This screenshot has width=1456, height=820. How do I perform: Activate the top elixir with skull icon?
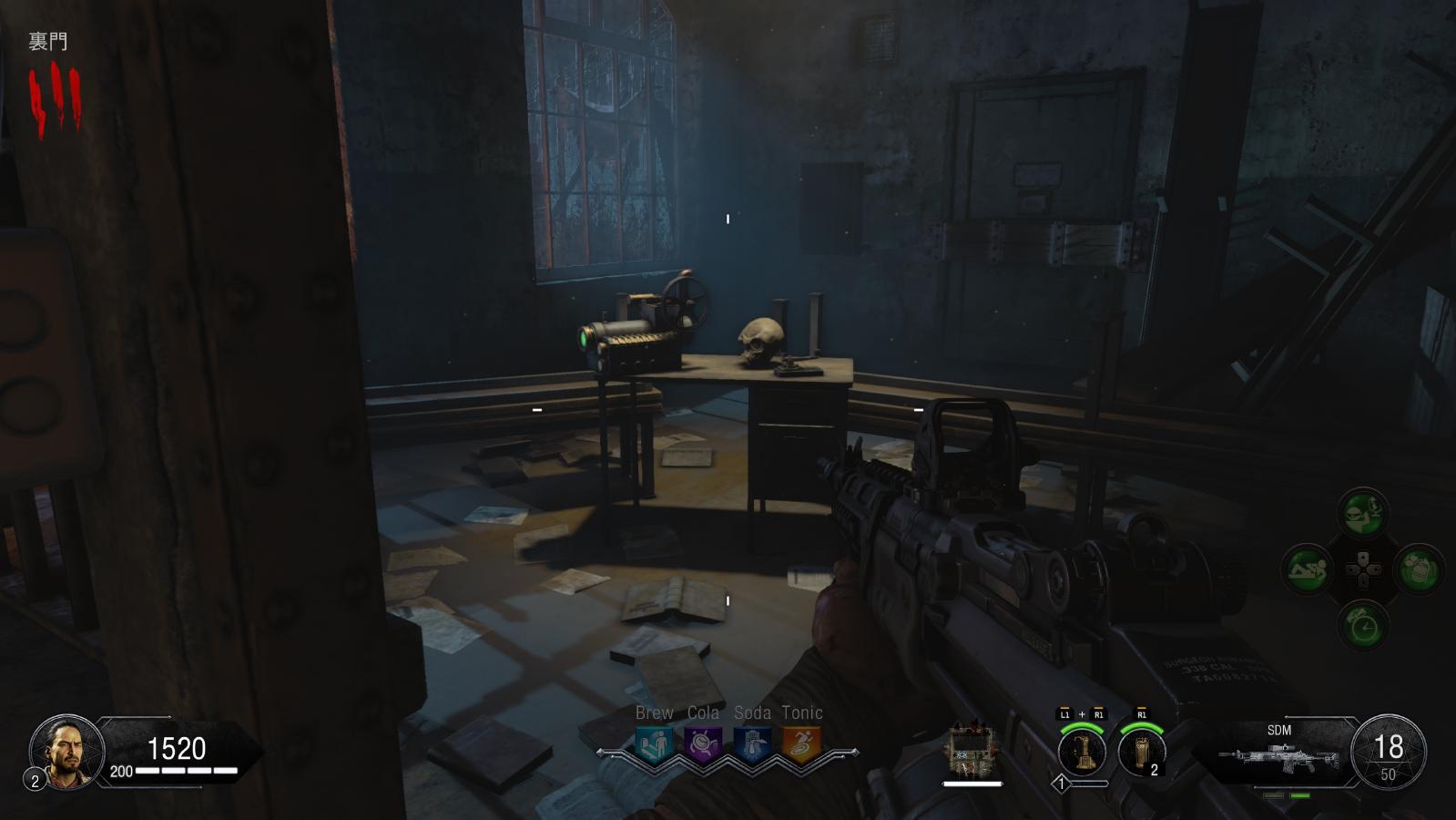1362,515
